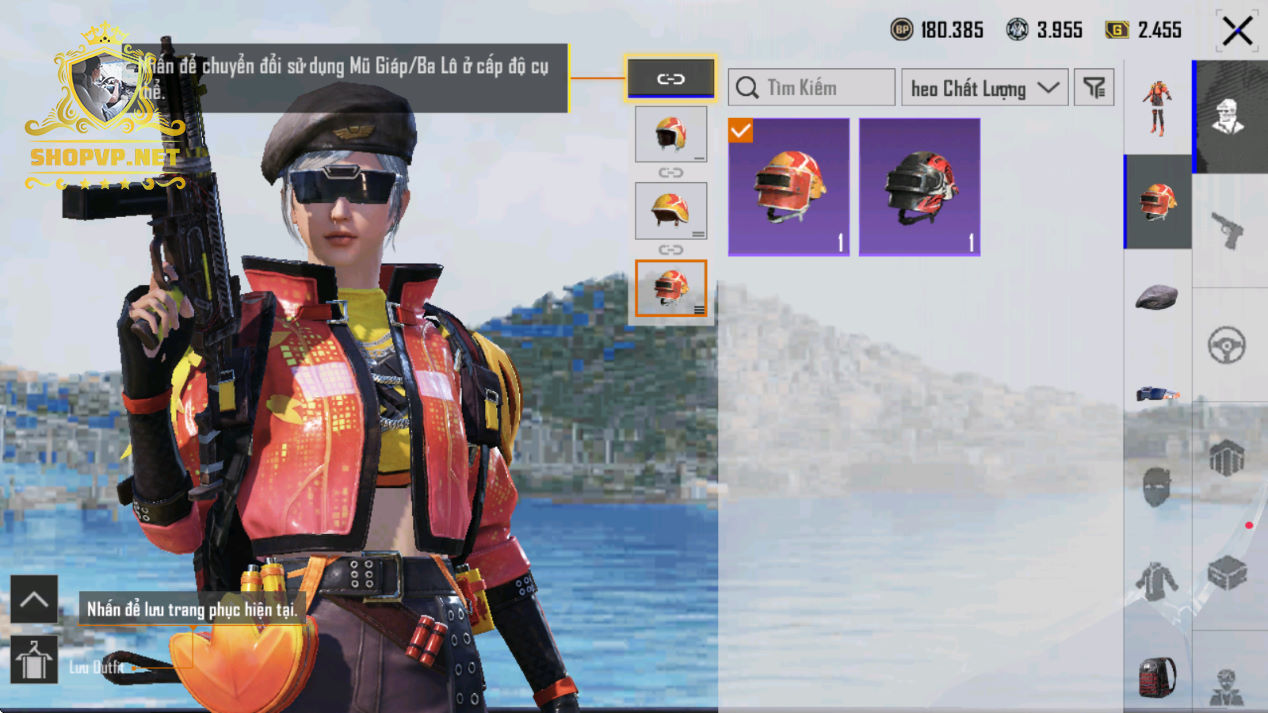Select the backpack category tab

pos(1157,676)
